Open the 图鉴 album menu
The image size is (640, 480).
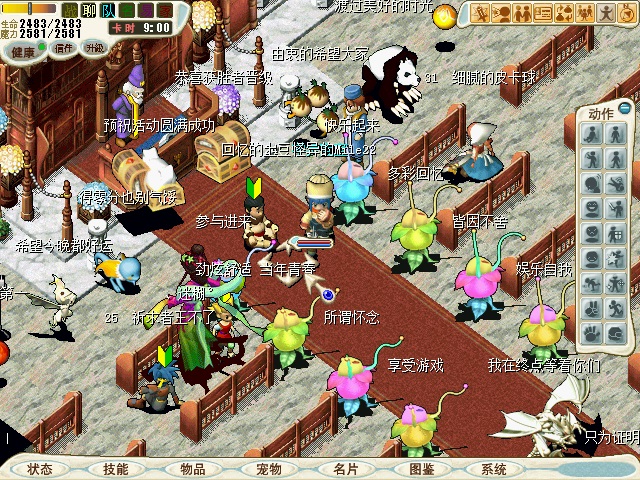tap(422, 468)
